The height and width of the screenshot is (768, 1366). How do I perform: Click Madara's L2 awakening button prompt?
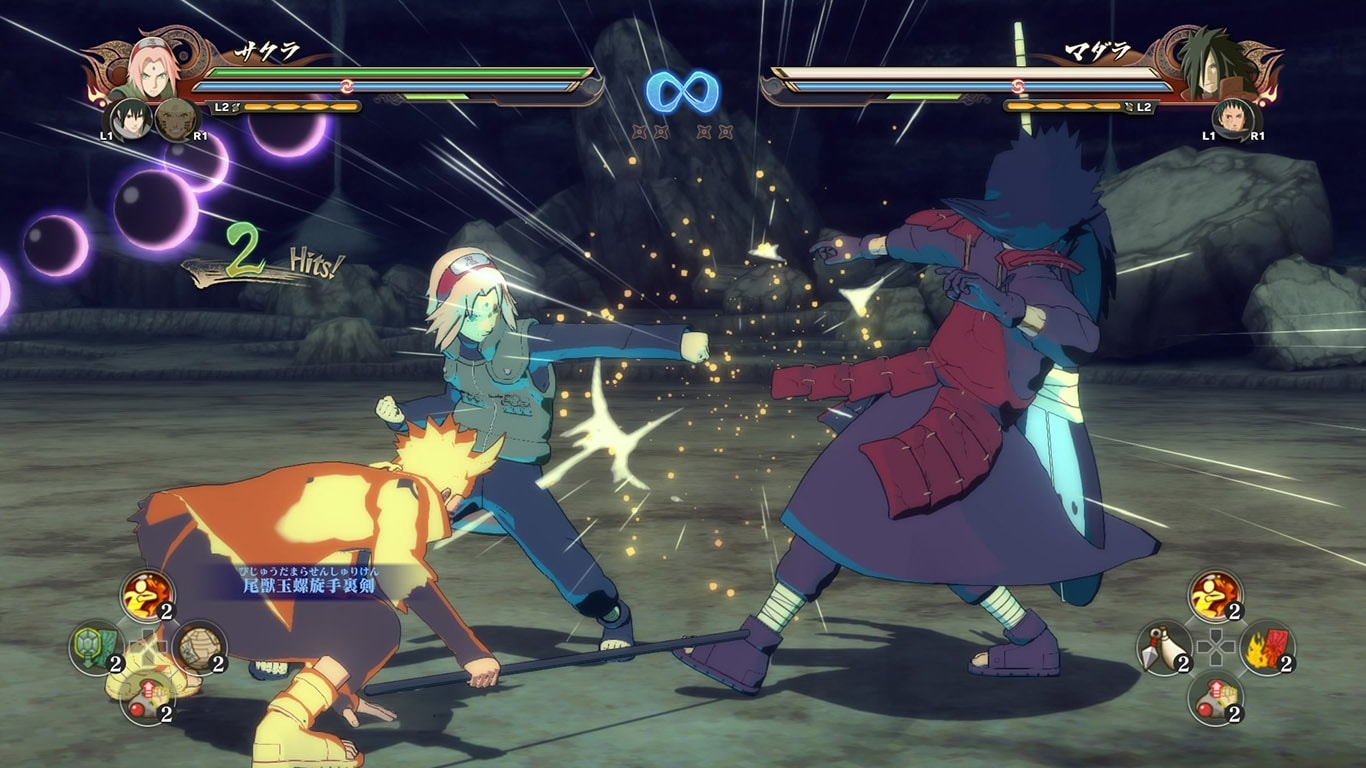(1144, 107)
